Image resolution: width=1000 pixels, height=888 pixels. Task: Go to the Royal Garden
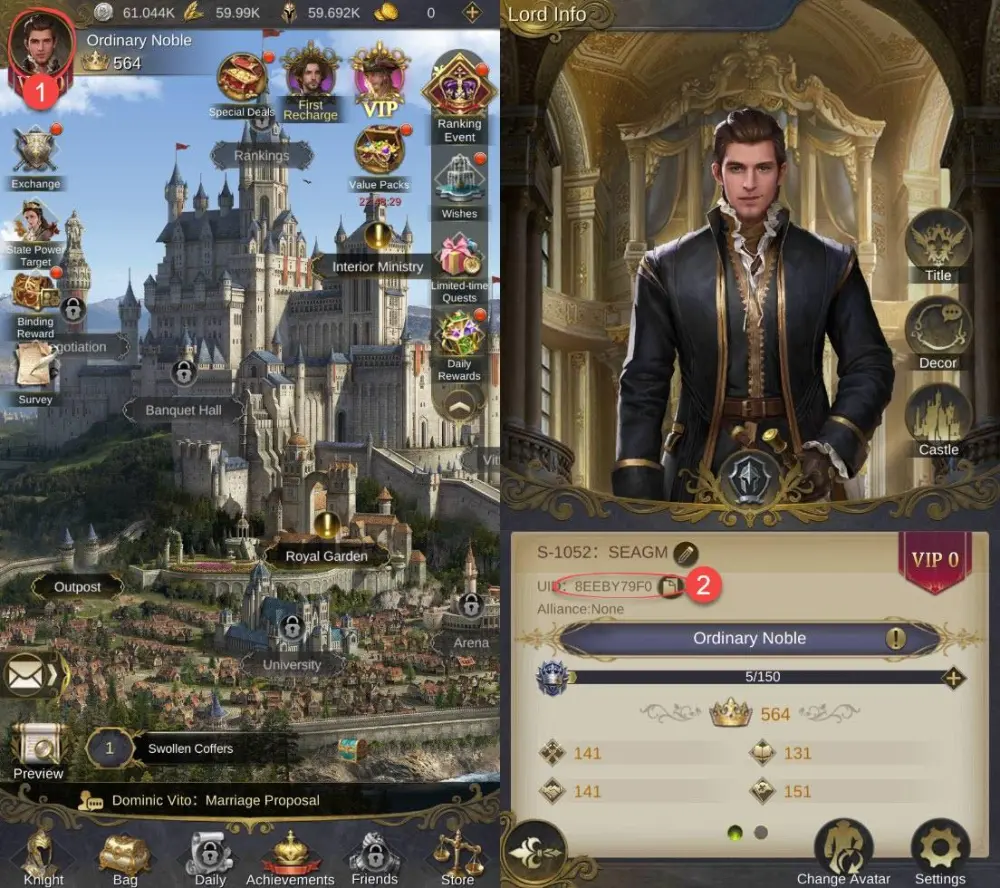pyautogui.click(x=326, y=556)
